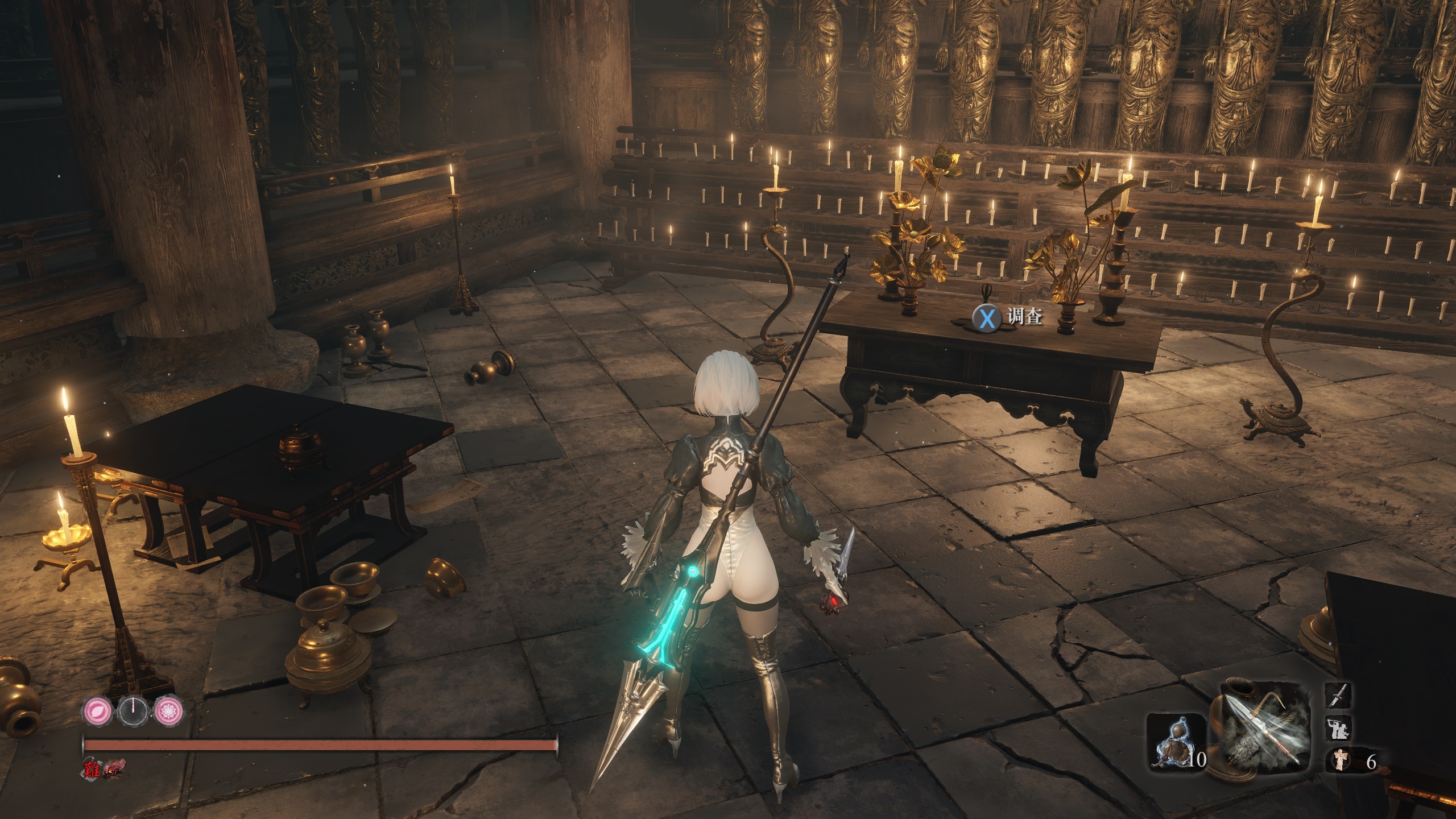This screenshot has width=1456, height=819.
Task: Select the red demon bell status icon
Action: click(114, 767)
